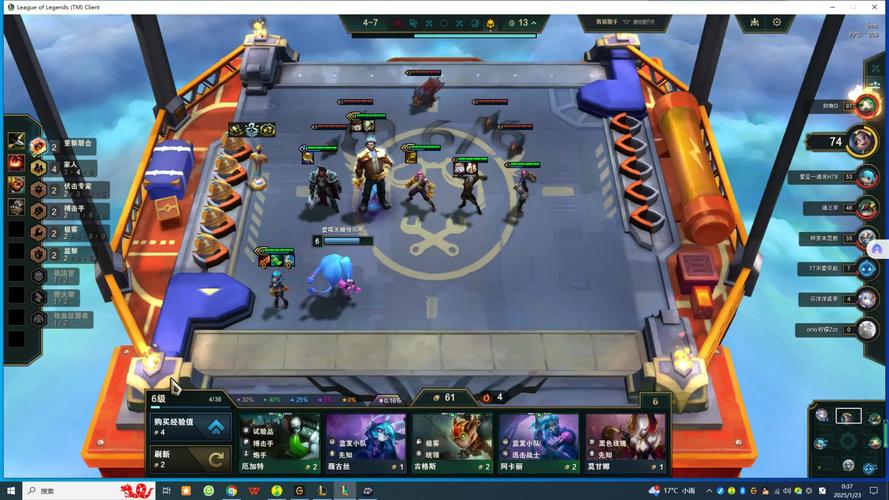Buy the 阿卡丽 shop card

[539, 443]
